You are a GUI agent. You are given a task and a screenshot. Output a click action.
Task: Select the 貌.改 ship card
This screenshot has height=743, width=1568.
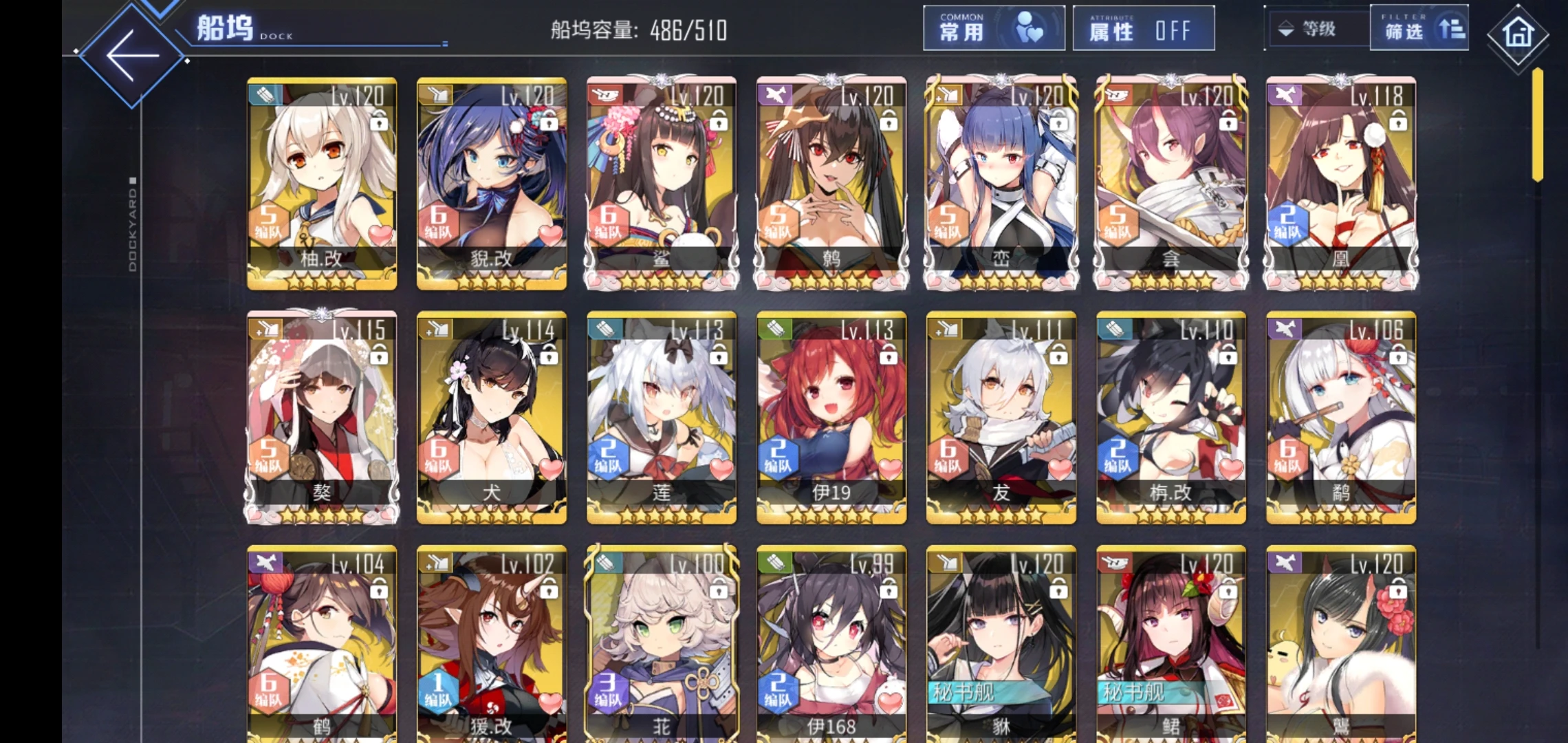click(x=492, y=183)
